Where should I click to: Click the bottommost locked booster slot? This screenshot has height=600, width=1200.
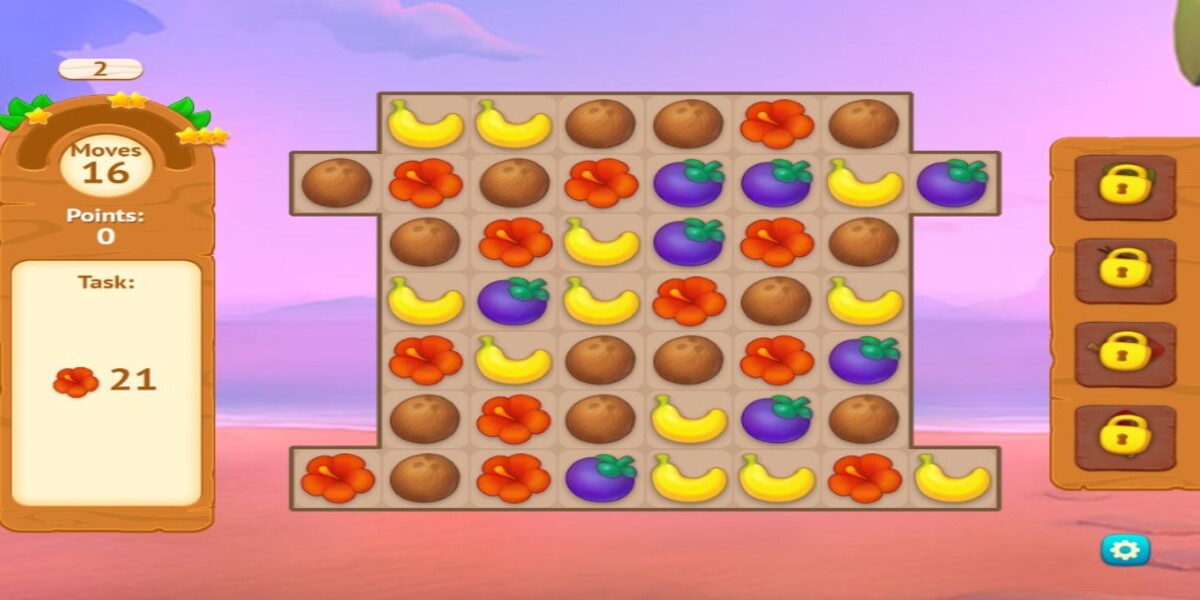tap(1125, 436)
